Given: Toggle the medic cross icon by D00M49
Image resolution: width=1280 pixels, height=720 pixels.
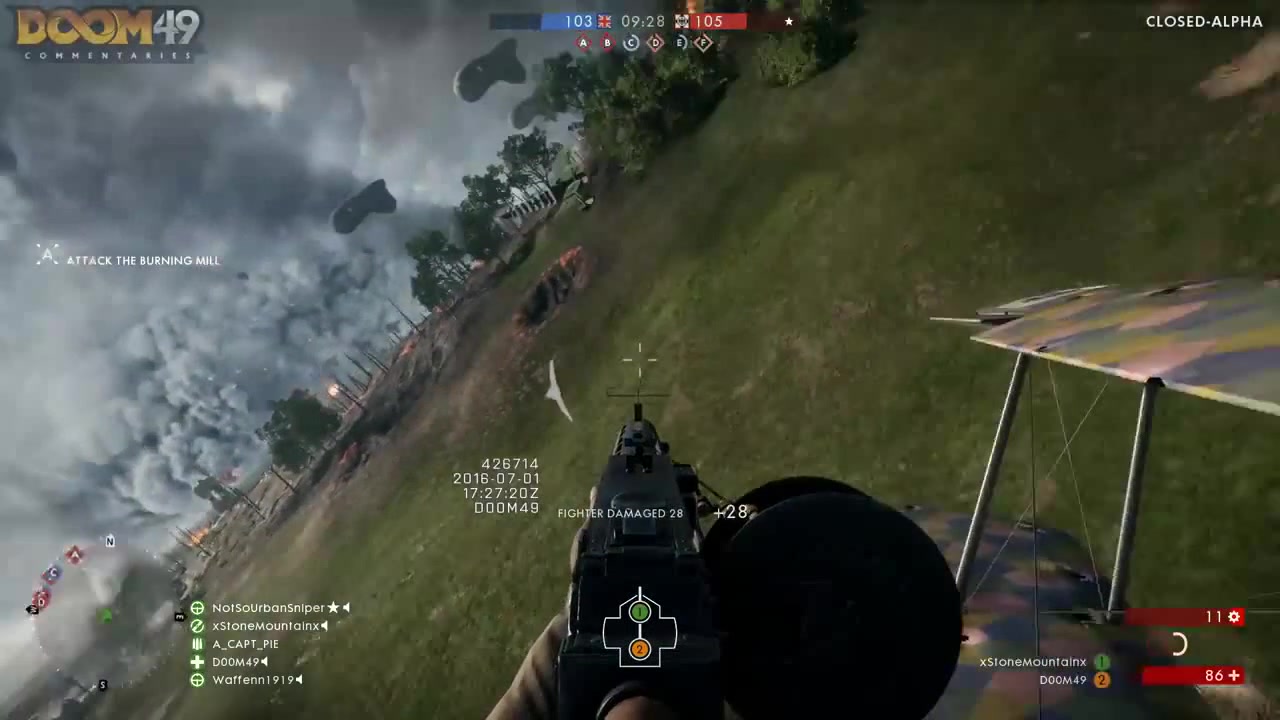Looking at the screenshot, I should (197, 662).
